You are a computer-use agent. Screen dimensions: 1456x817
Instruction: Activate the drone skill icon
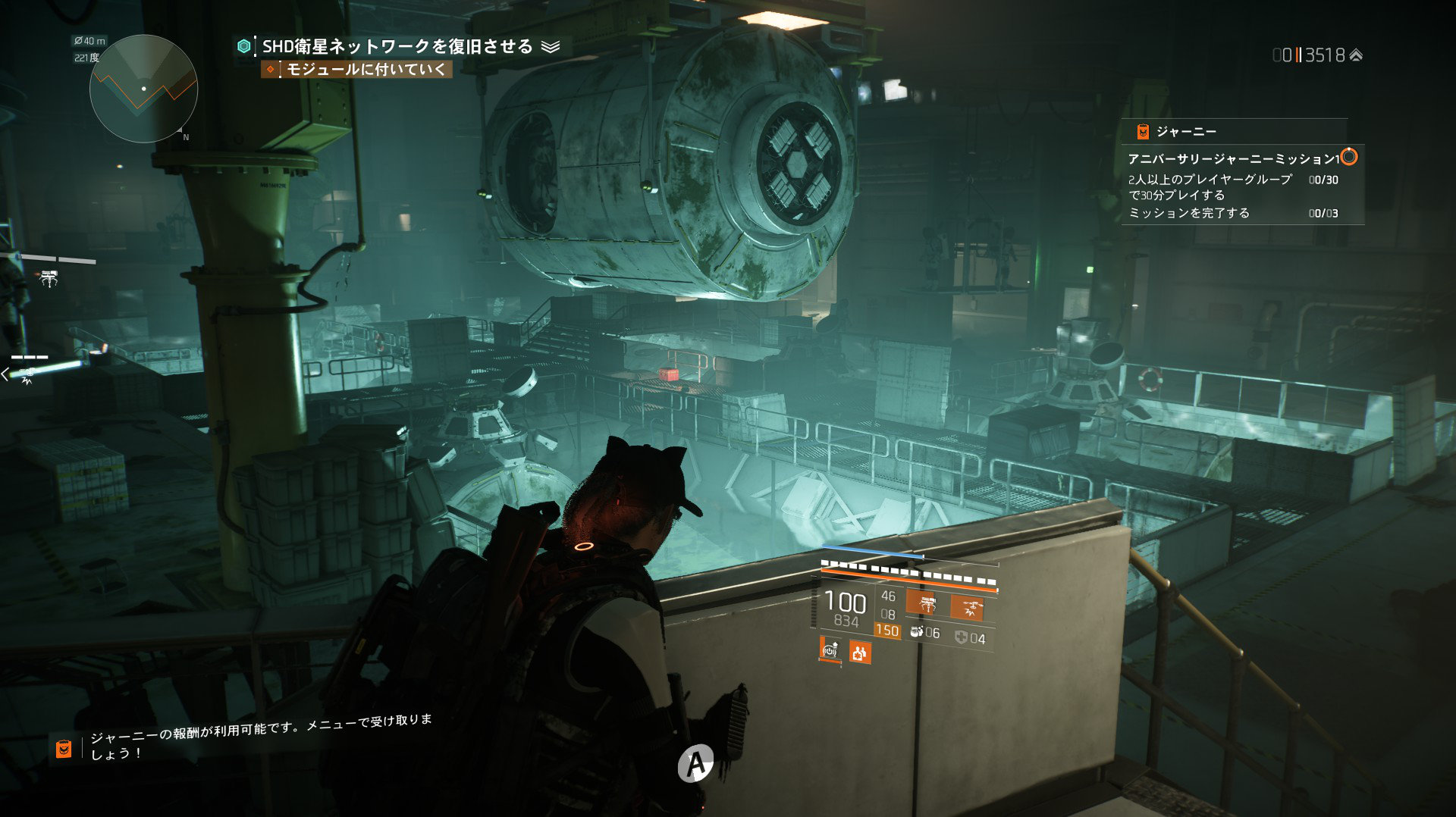968,607
